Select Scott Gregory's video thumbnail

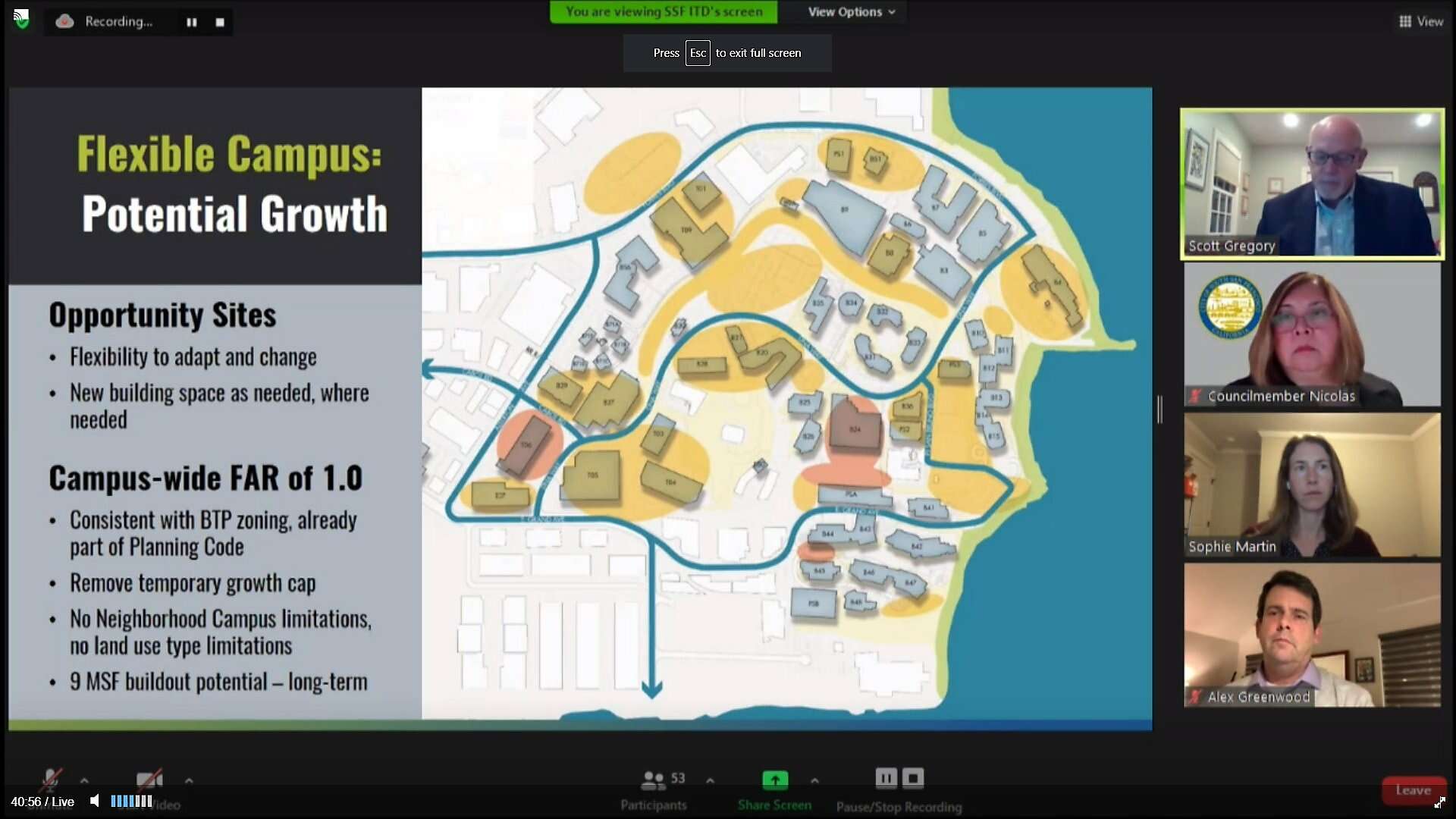1312,184
